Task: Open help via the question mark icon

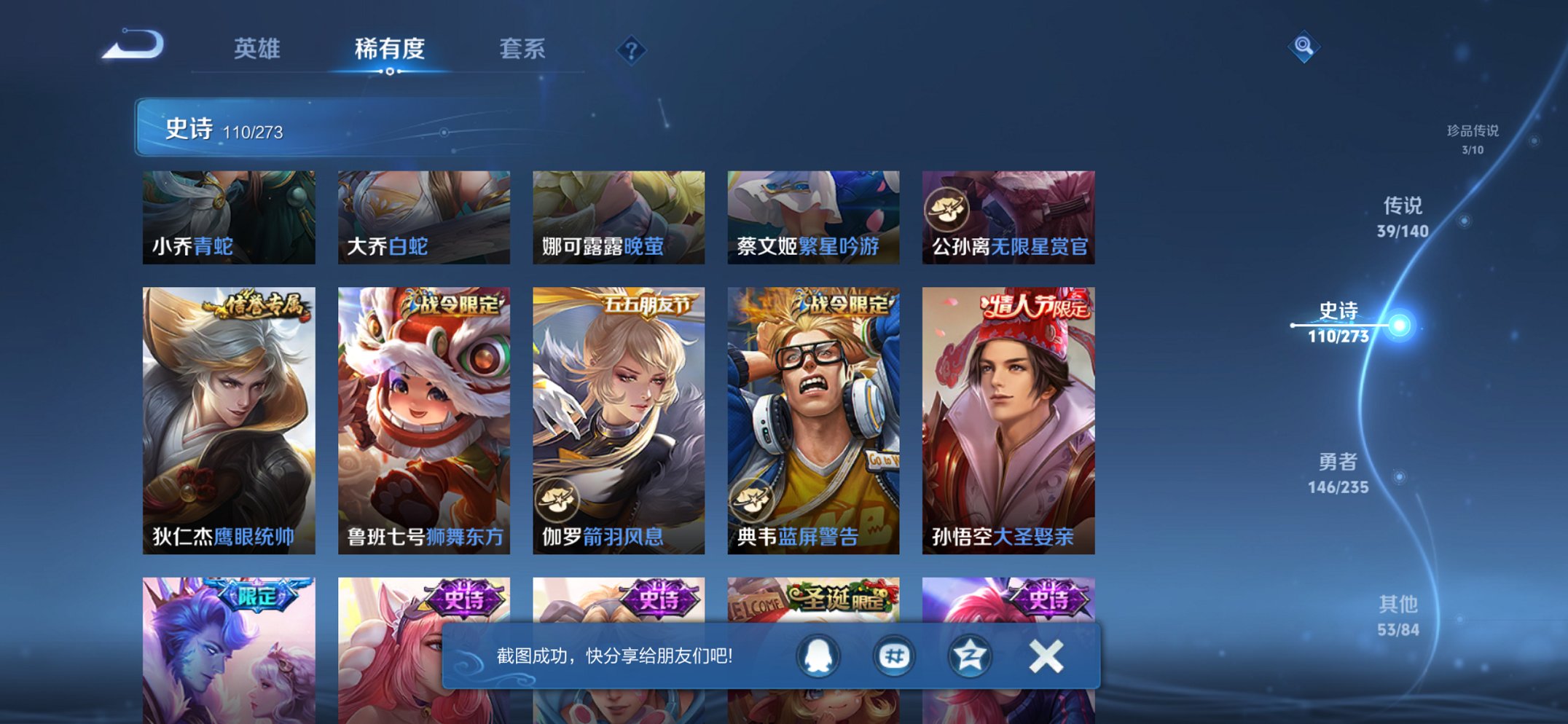Action: (x=632, y=50)
